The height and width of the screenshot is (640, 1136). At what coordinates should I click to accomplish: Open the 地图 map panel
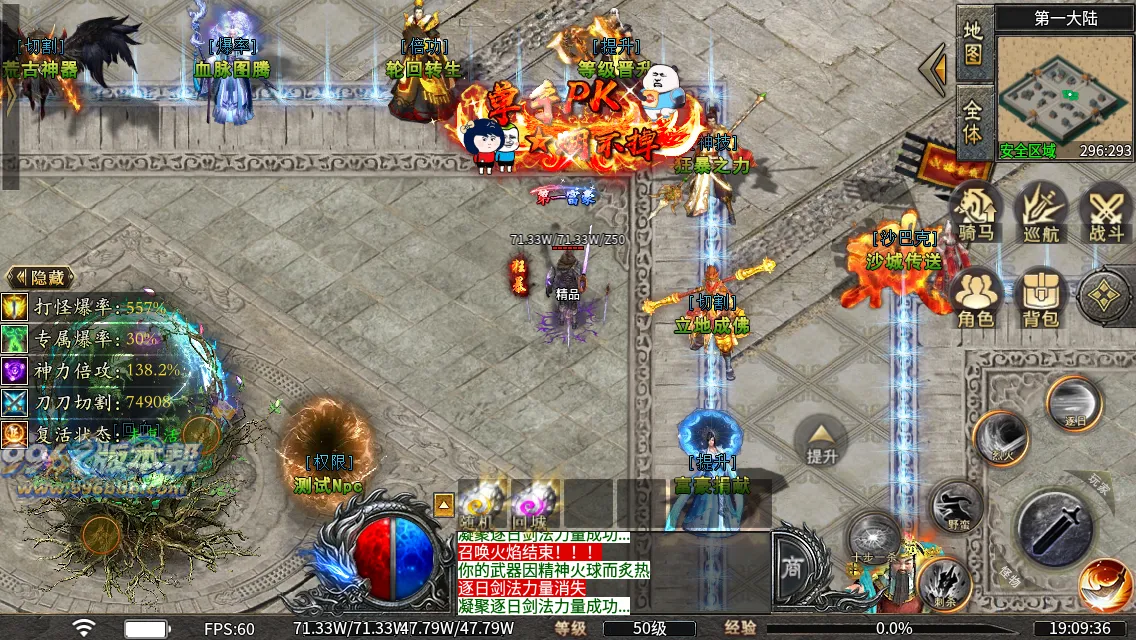coord(974,42)
